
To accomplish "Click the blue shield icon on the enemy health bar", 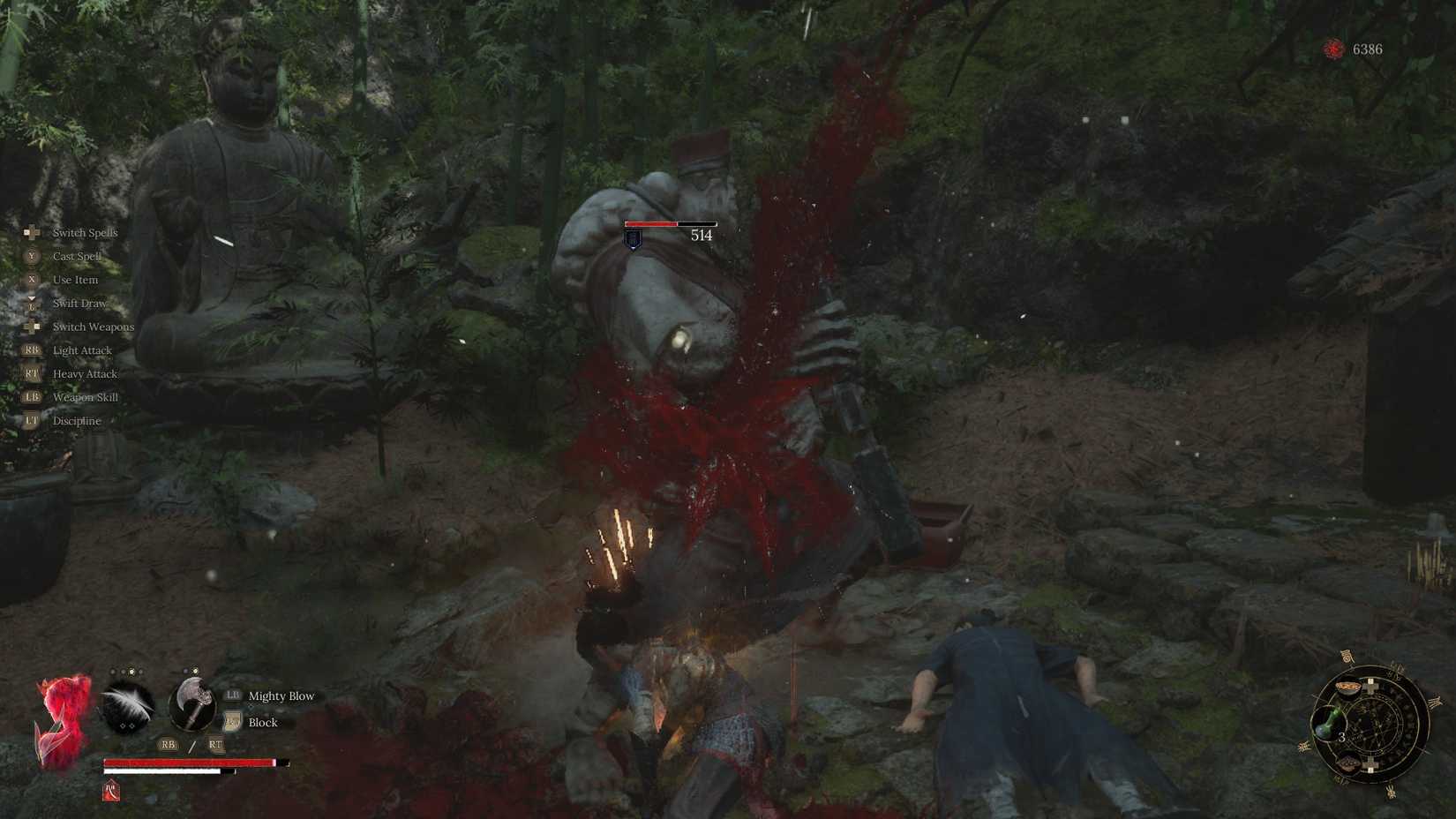I will coord(632,238).
